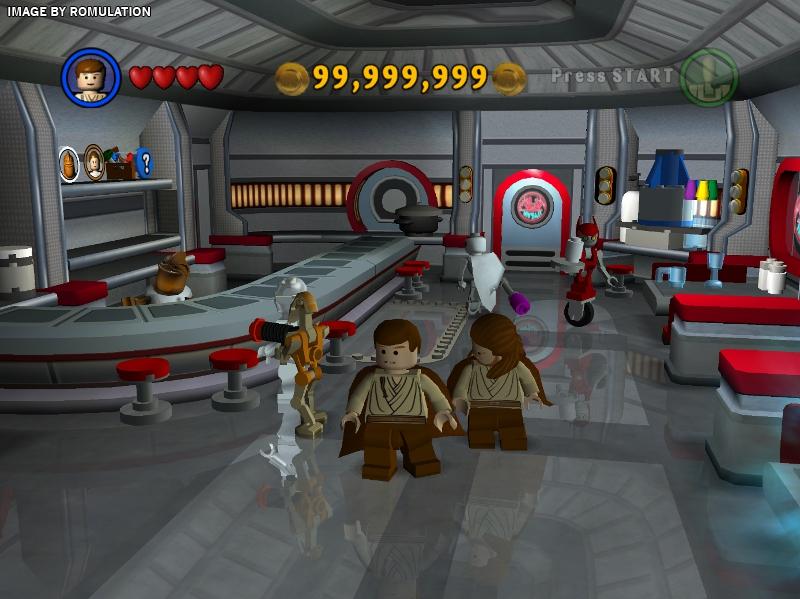Select player one's character portrait
This screenshot has width=800, height=599.
click(91, 77)
